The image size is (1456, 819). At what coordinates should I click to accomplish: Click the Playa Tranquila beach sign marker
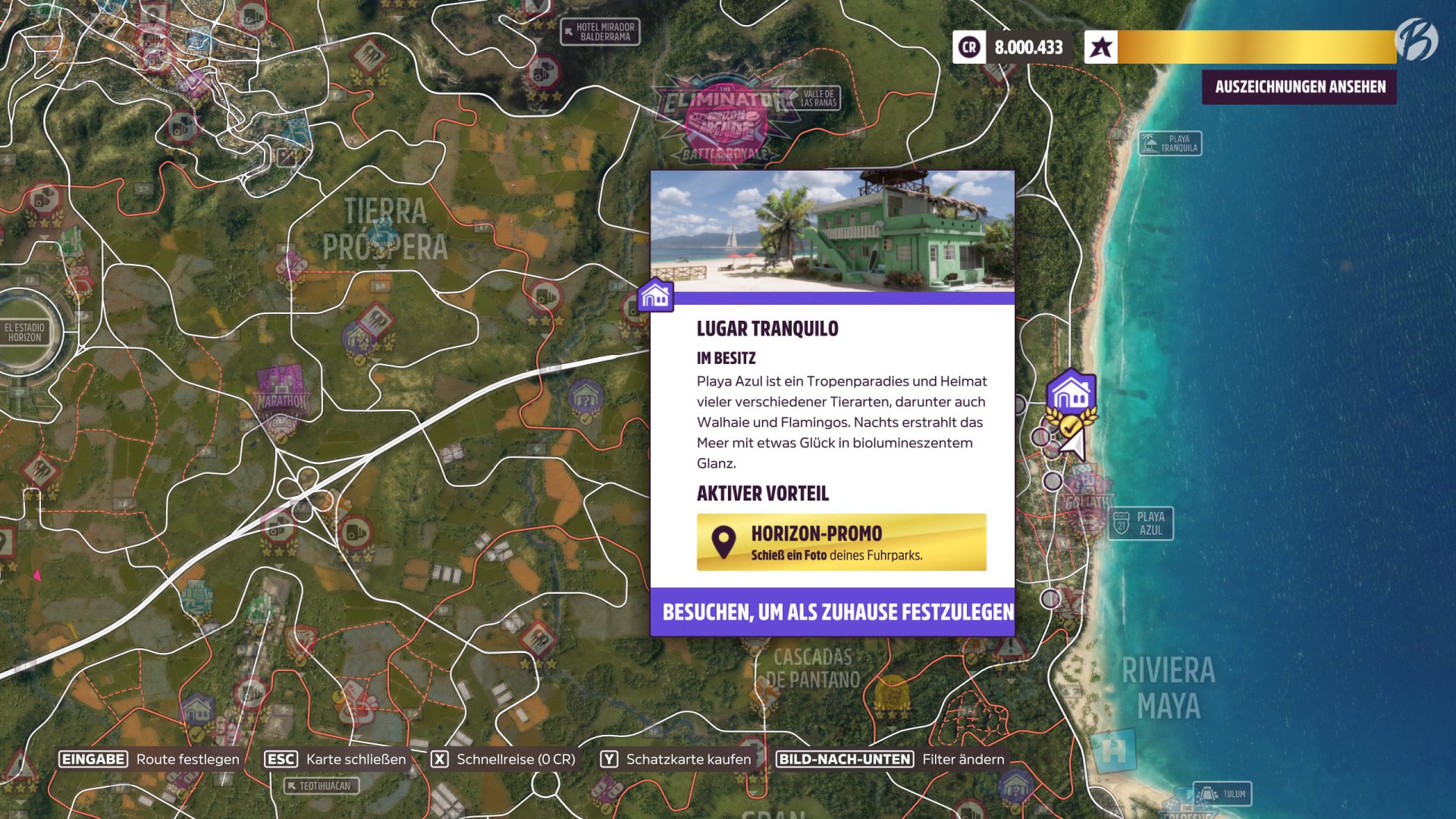pyautogui.click(x=1169, y=143)
